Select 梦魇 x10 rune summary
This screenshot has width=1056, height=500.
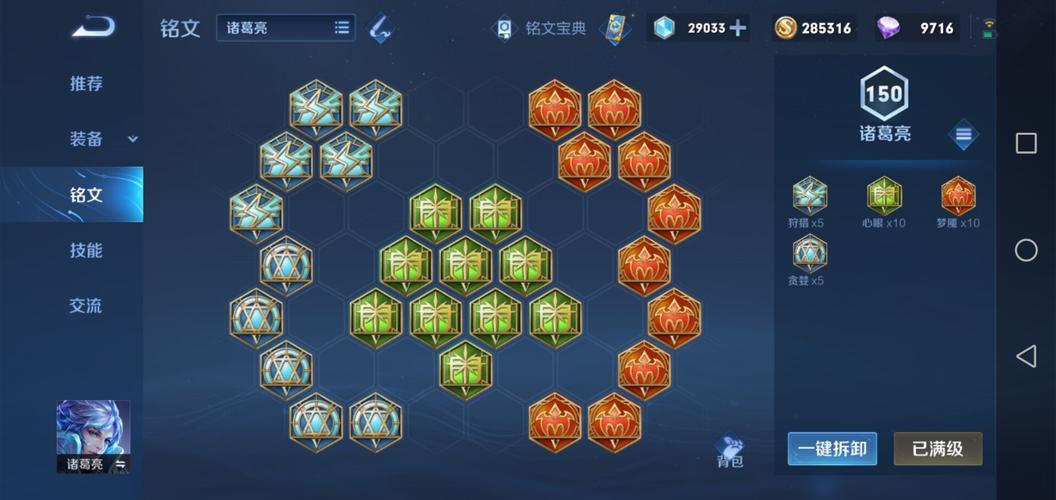(x=958, y=197)
